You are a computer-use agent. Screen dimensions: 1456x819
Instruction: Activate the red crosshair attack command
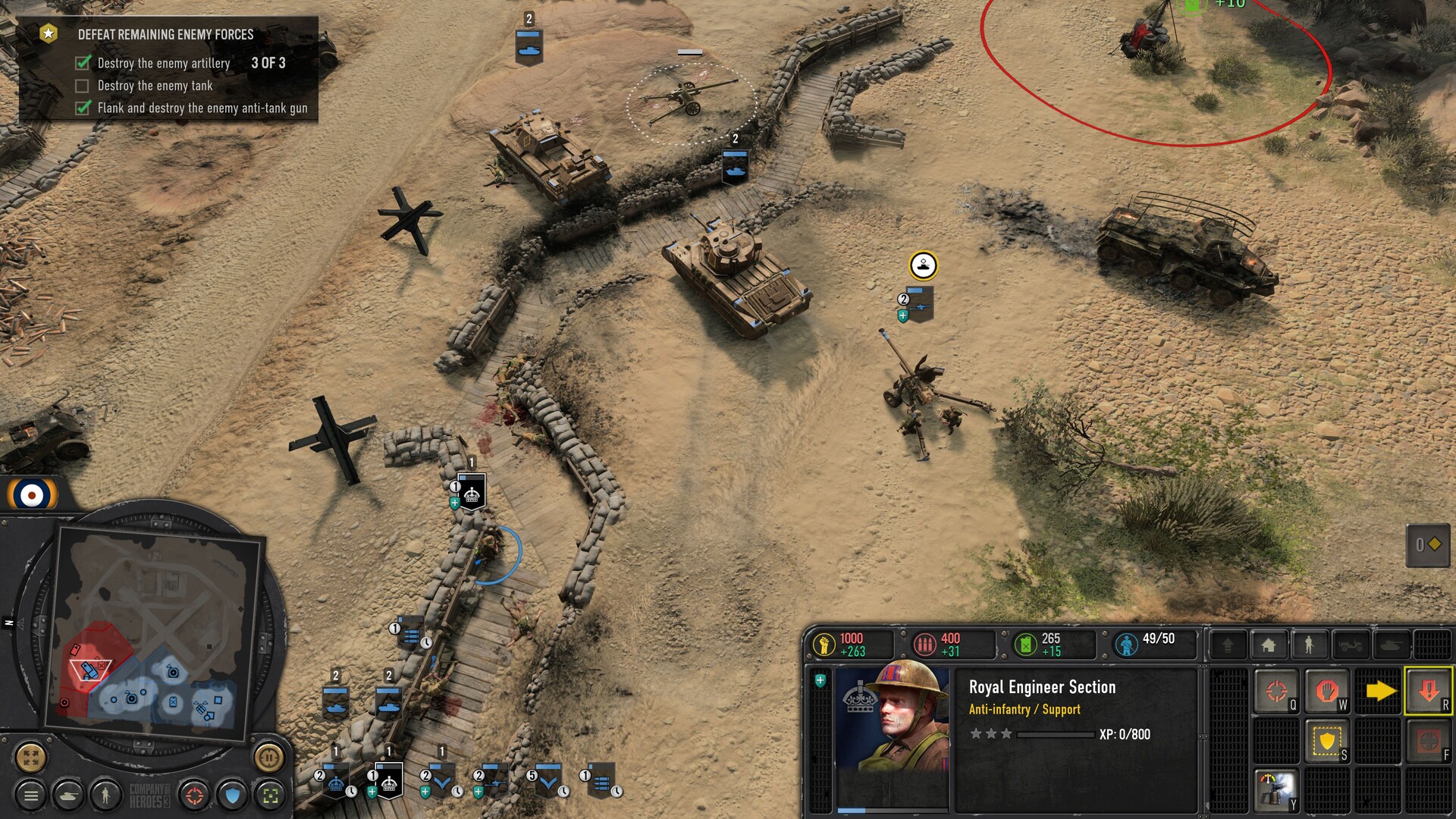coord(1277,691)
